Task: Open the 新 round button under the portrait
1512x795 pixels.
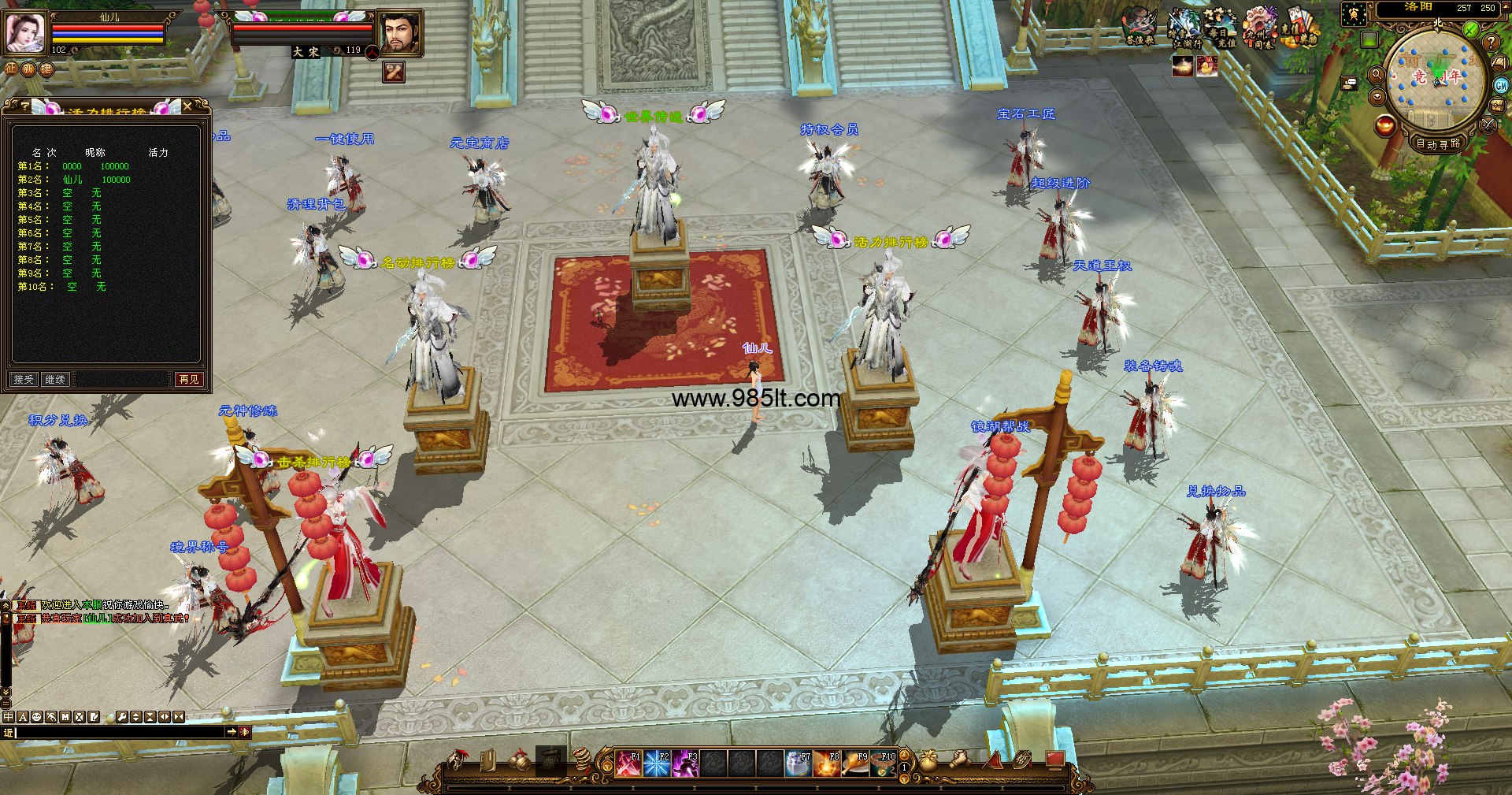Action: tap(28, 69)
